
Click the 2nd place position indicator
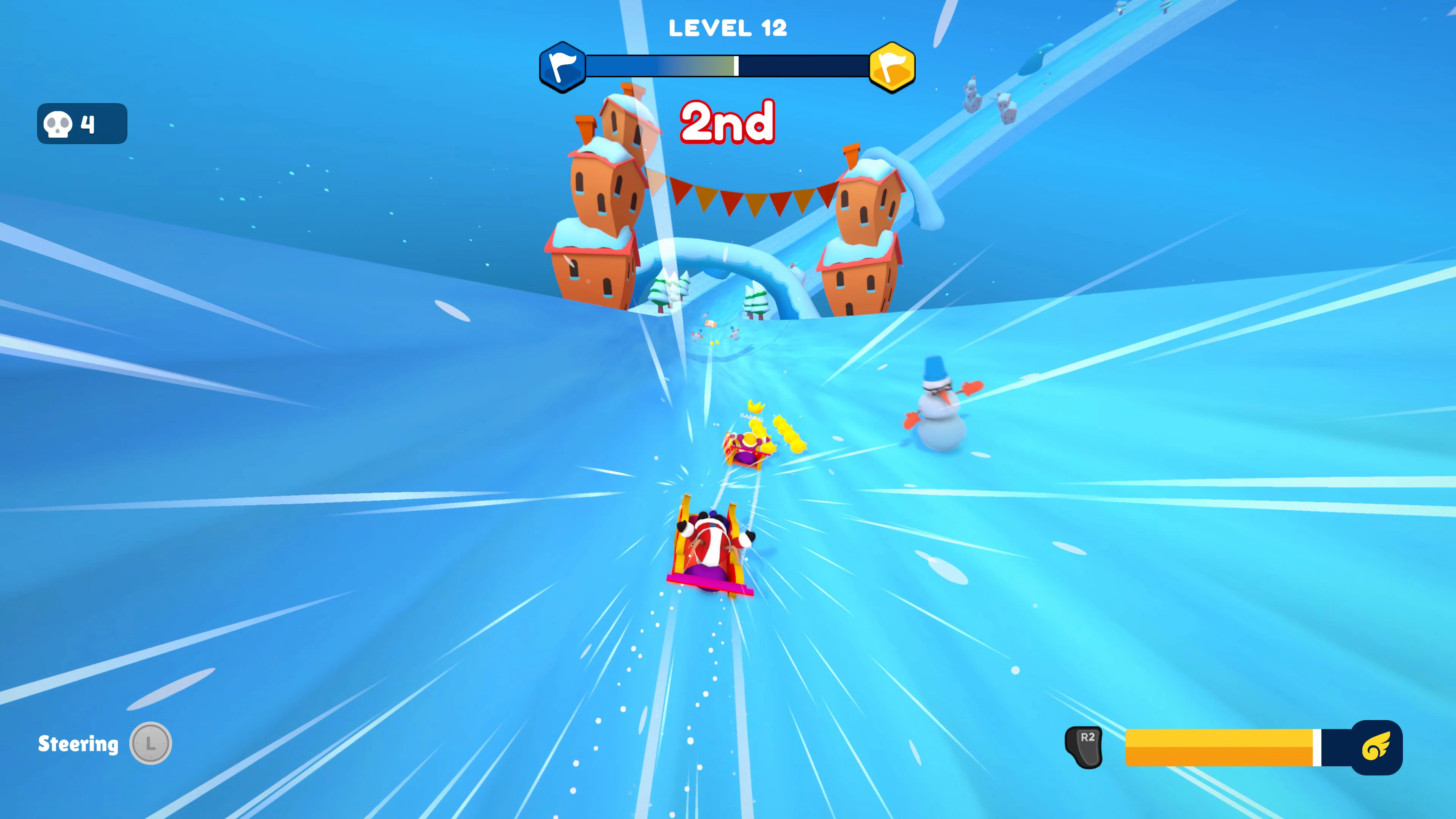pos(728,122)
